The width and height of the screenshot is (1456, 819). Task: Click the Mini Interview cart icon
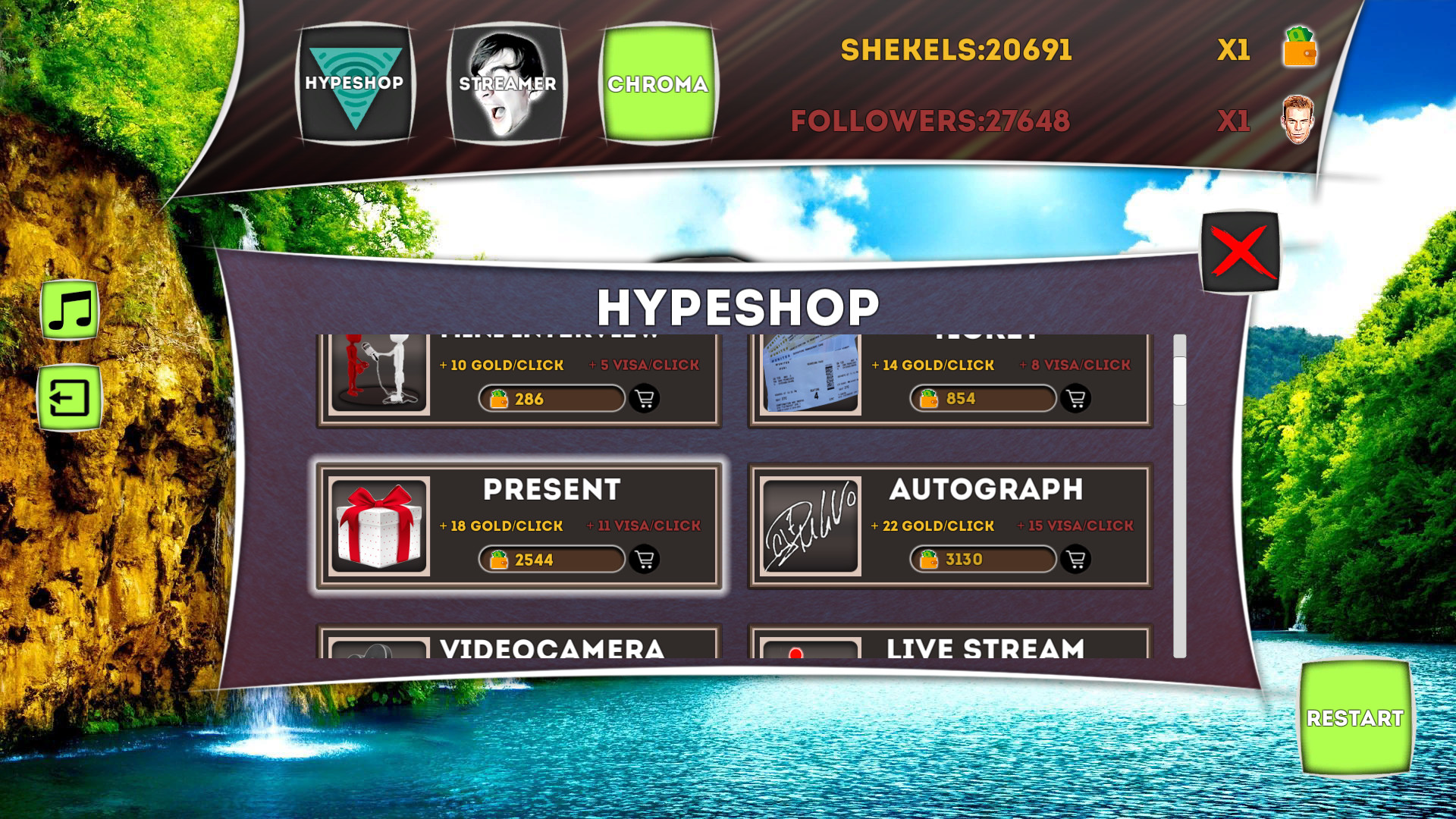coord(645,399)
